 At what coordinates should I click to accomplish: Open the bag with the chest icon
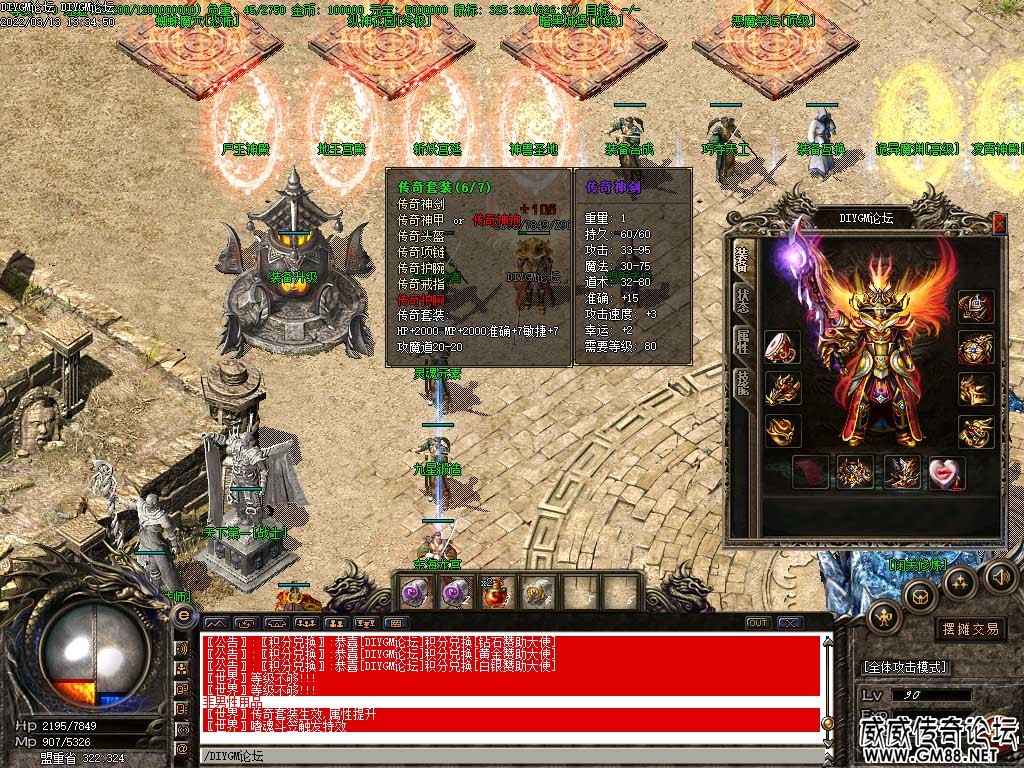[920, 596]
